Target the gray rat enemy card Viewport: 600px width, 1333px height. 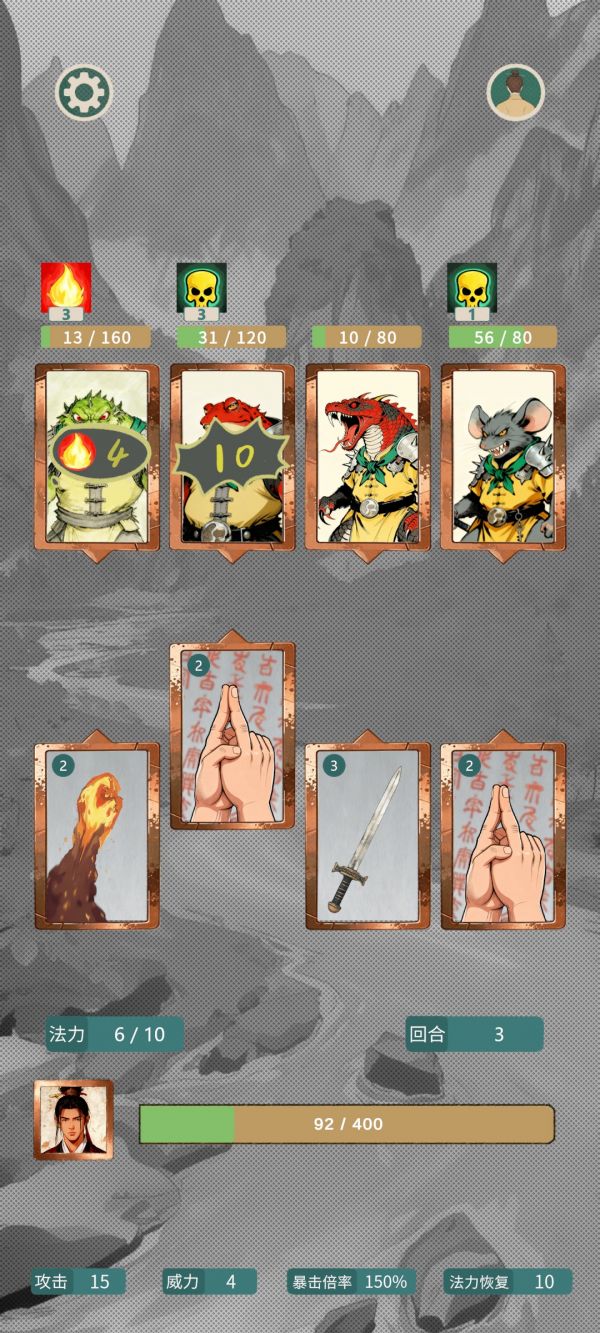tap(503, 457)
